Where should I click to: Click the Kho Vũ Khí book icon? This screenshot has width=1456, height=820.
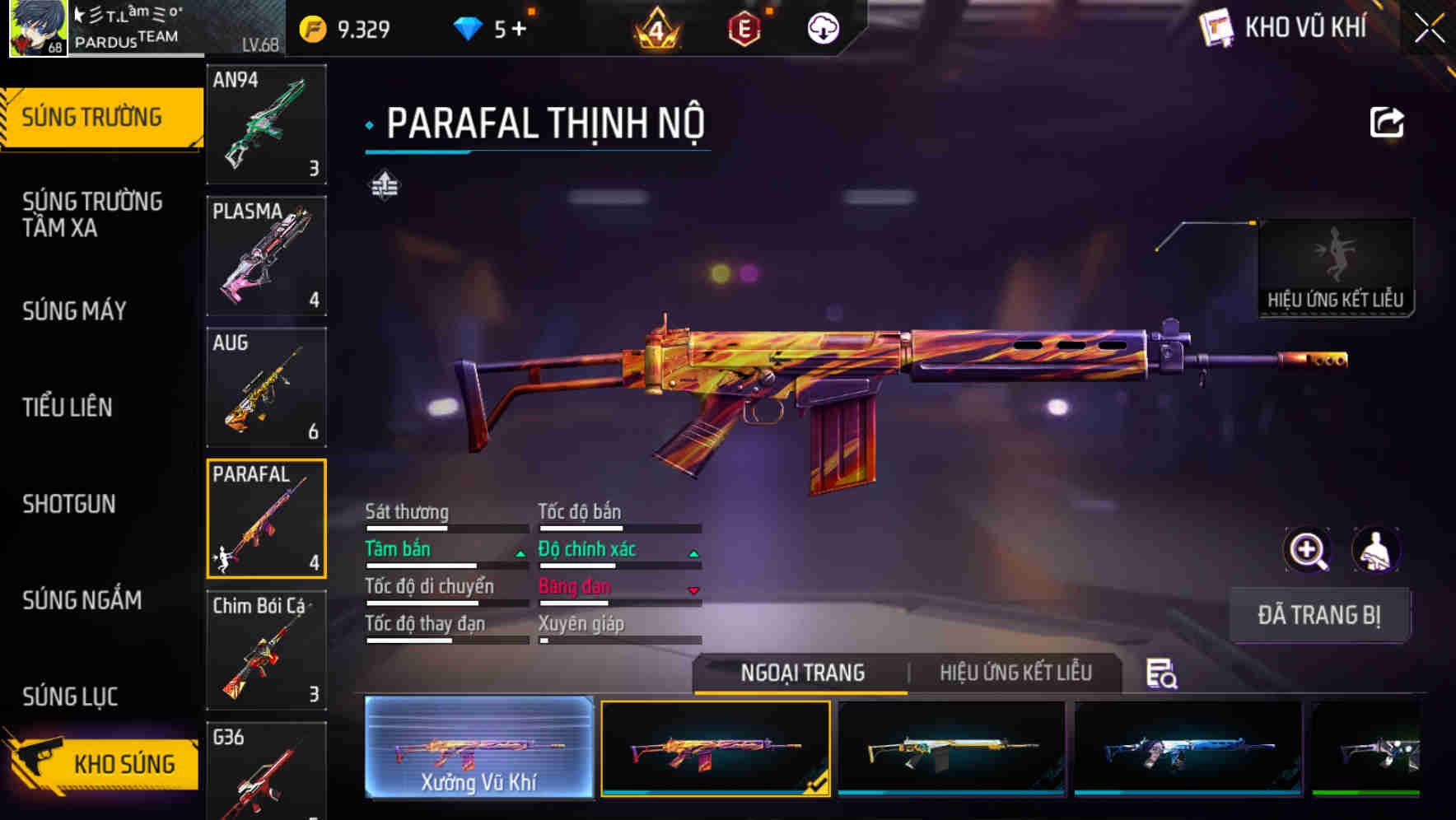click(1215, 27)
